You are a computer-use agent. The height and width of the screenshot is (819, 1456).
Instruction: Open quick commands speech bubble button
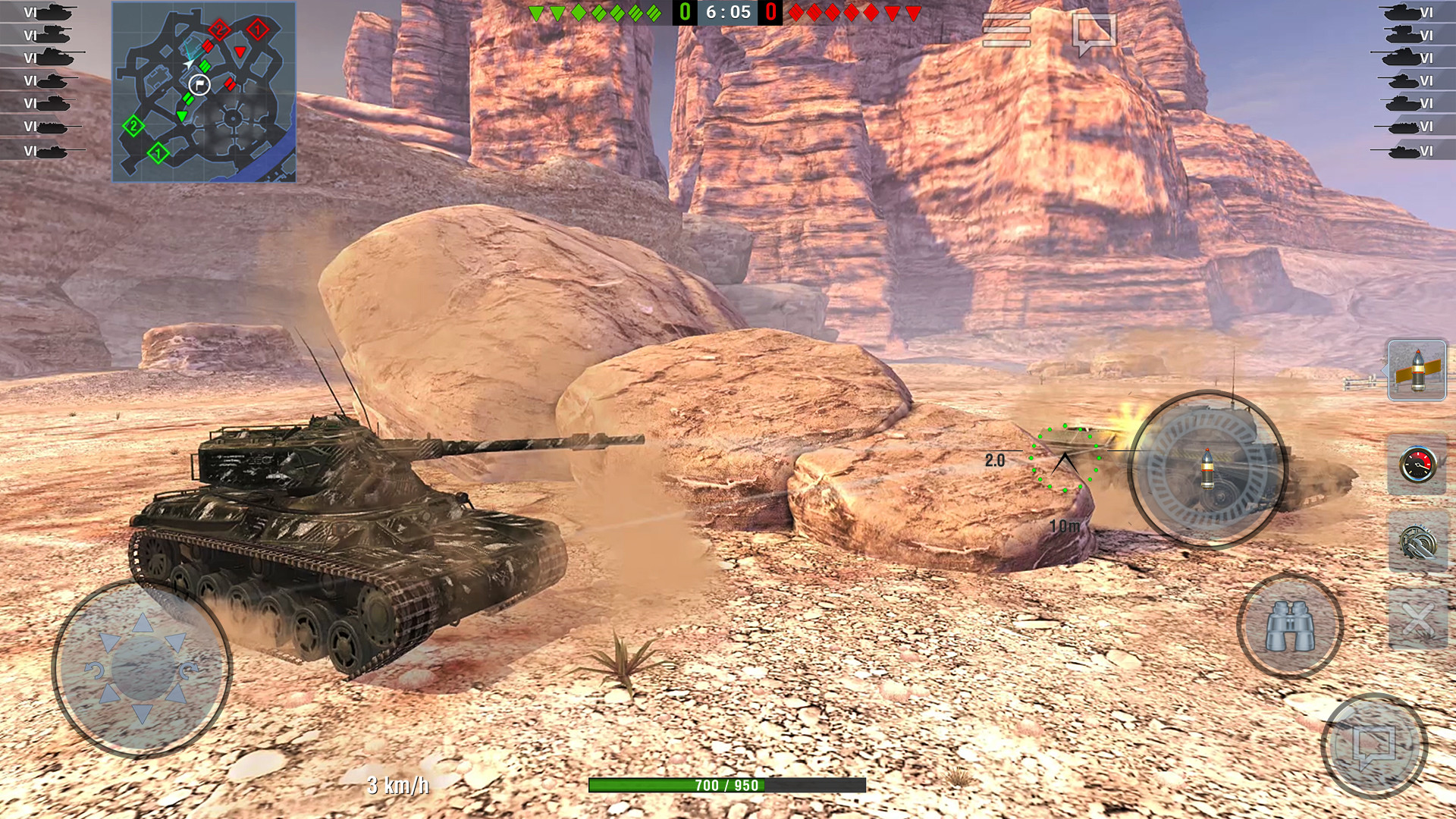[x=1373, y=745]
